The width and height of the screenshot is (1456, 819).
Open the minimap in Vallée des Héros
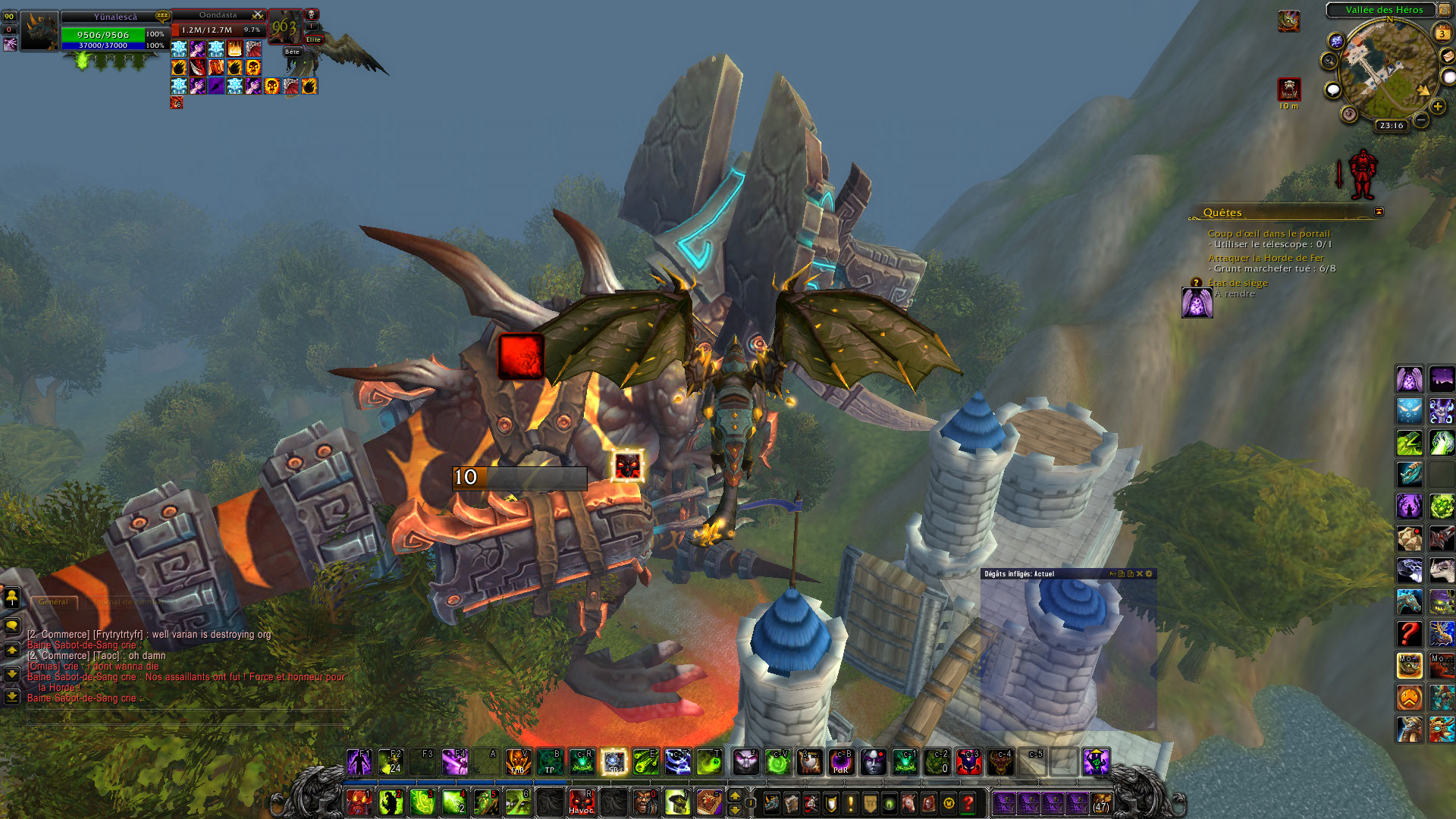point(1387,74)
